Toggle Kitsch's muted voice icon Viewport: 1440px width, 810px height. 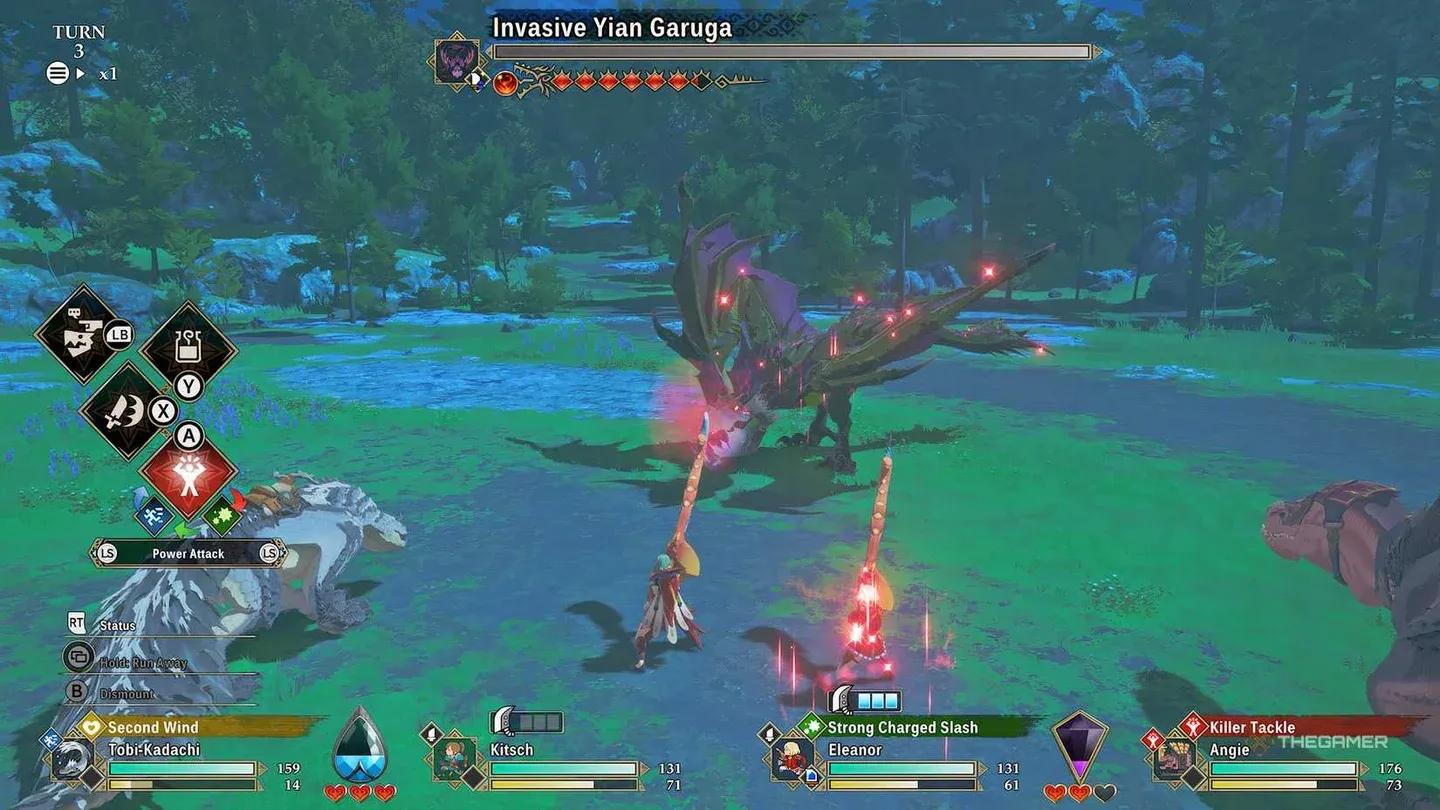coord(431,734)
